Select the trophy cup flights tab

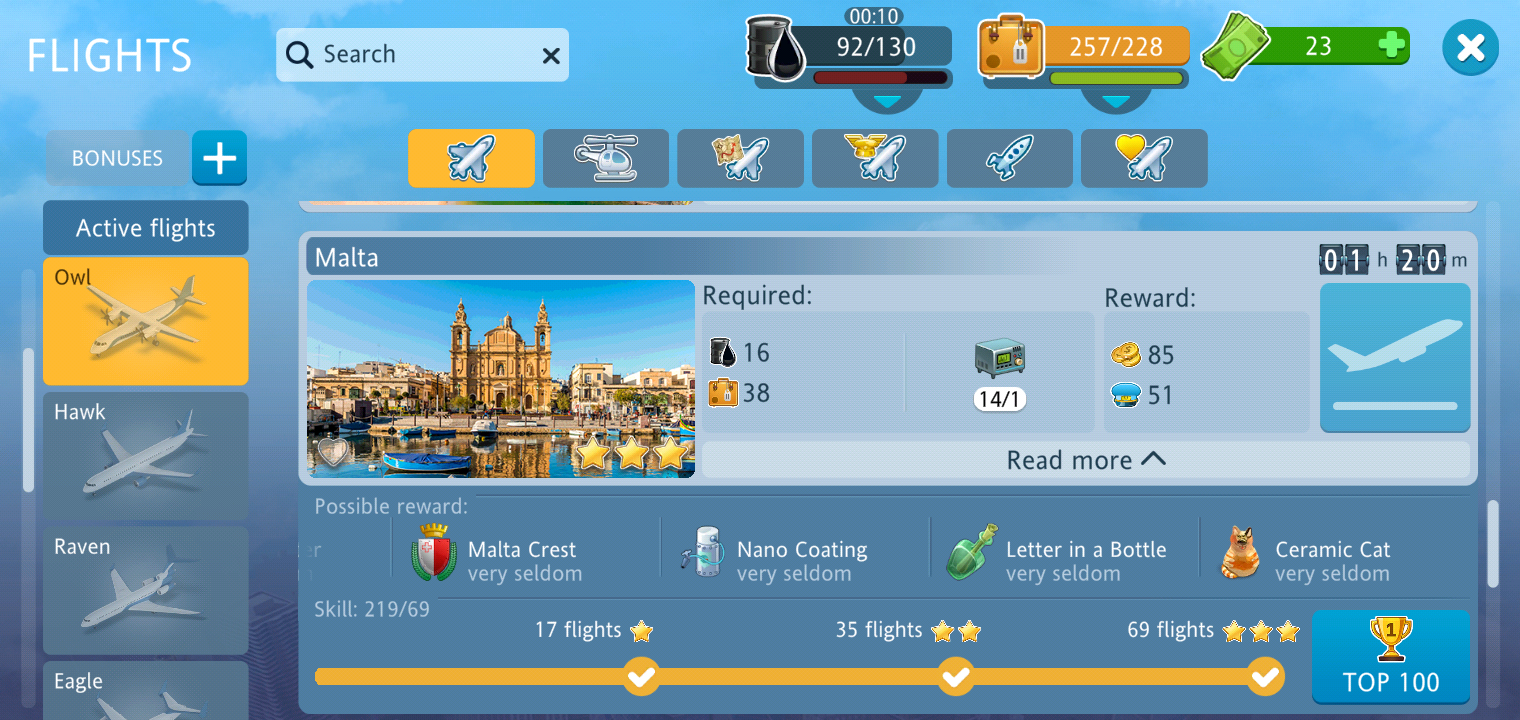click(x=875, y=158)
